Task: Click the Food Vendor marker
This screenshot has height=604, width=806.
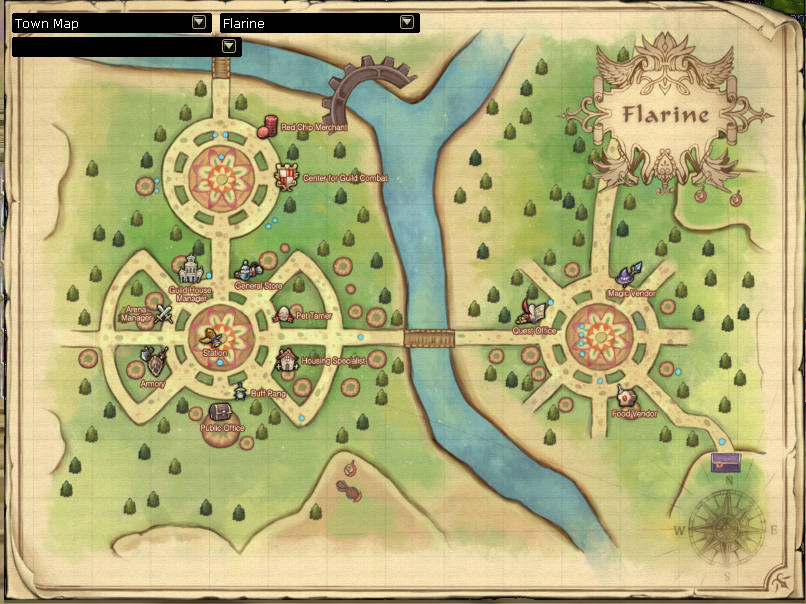Action: point(628,396)
